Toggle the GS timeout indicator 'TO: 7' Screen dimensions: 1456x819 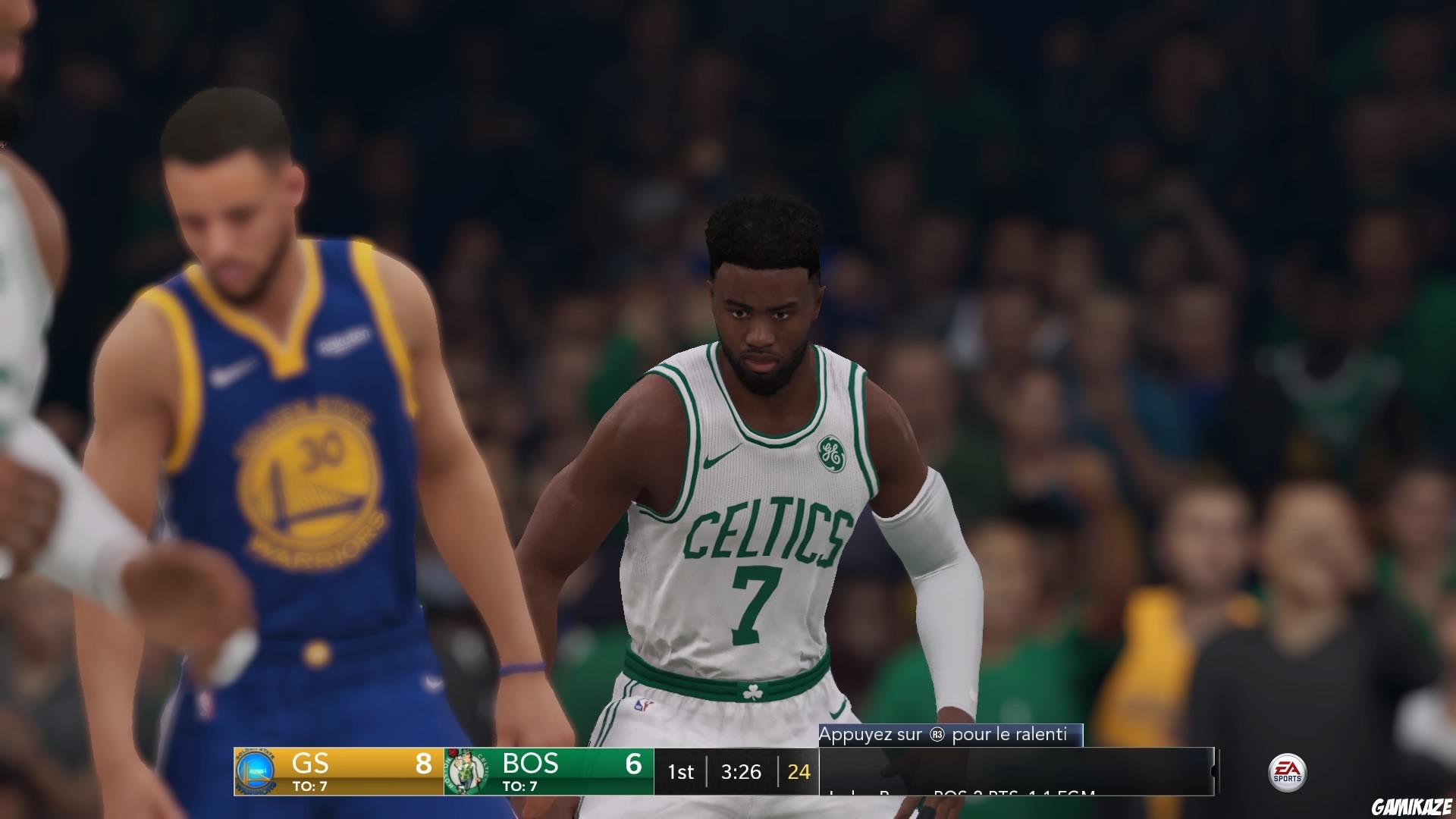310,786
